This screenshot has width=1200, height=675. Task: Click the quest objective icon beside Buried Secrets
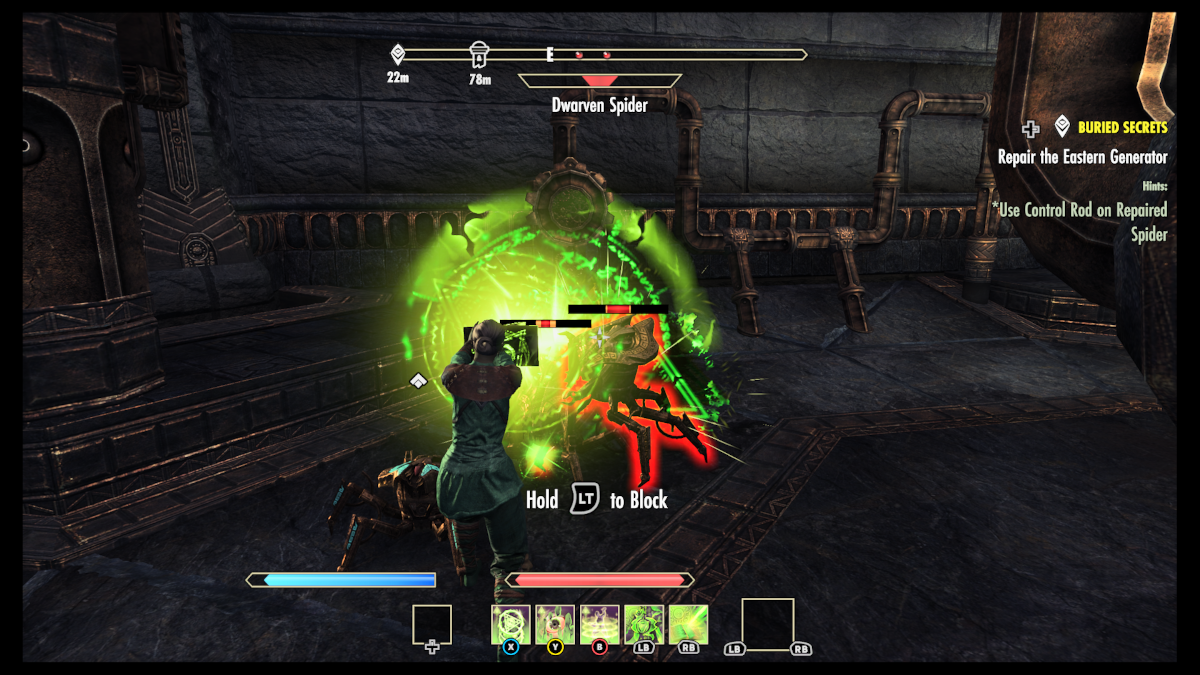1062,127
